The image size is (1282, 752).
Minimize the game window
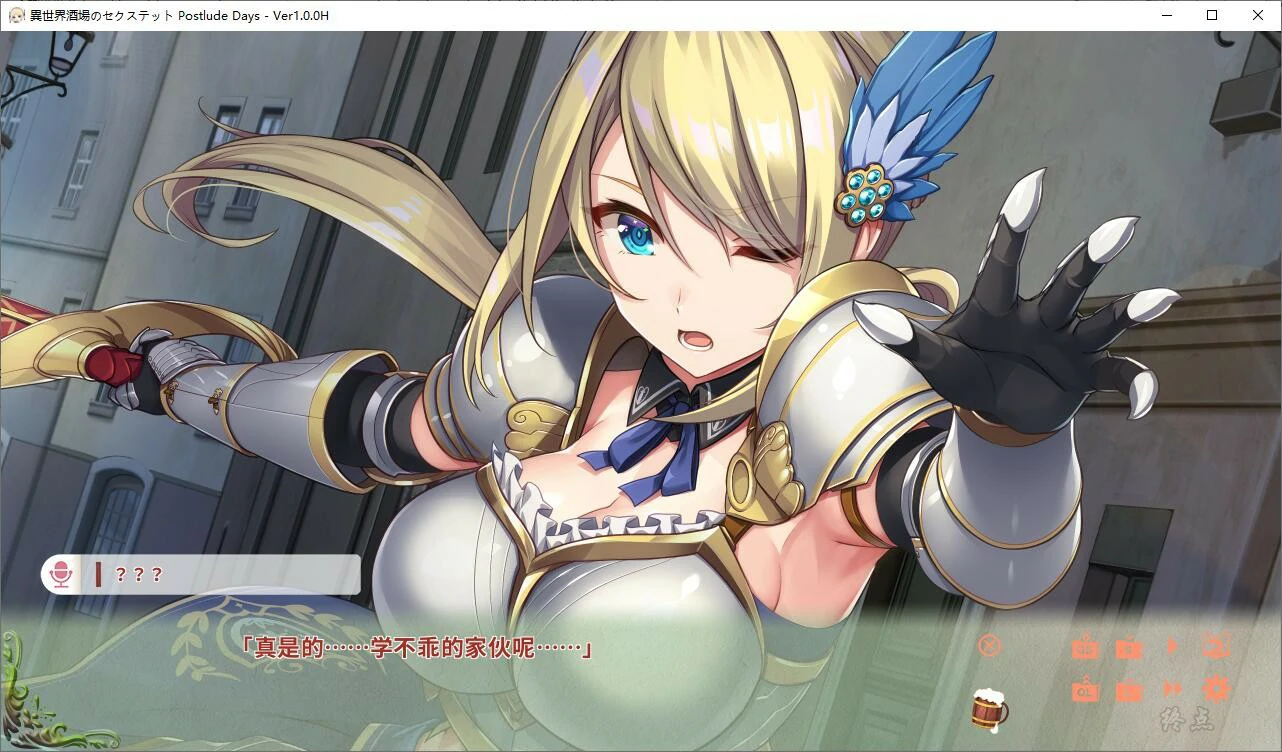point(1166,15)
